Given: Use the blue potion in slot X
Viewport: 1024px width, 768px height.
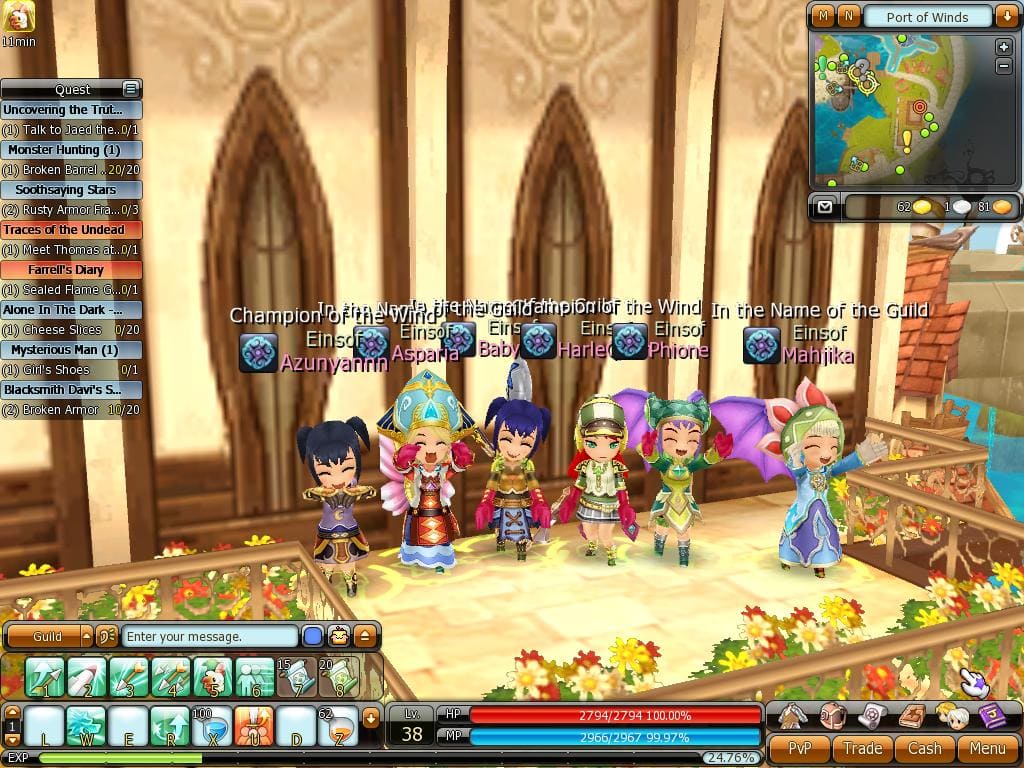Looking at the screenshot, I should point(213,725).
